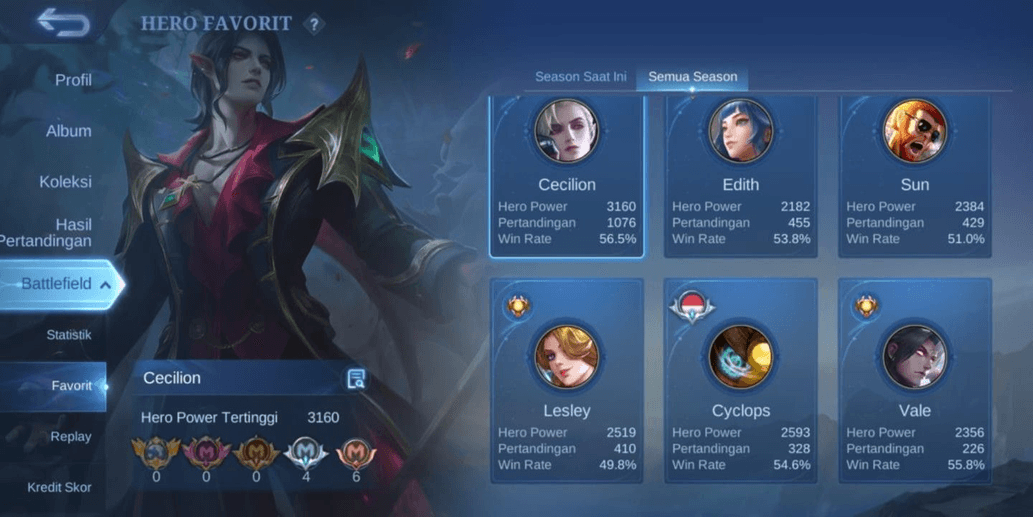This screenshot has width=1033, height=517.
Task: Open Cecilion's detail search icon
Action: (x=356, y=378)
